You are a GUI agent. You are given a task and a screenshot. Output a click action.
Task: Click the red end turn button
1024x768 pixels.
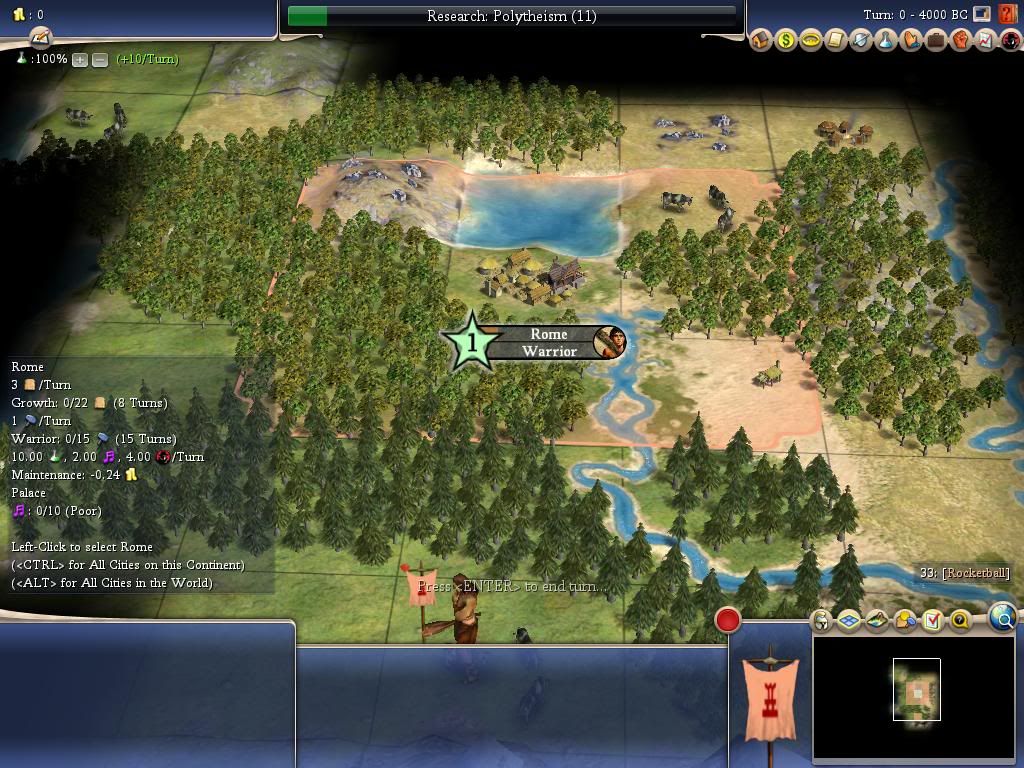pyautogui.click(x=728, y=620)
